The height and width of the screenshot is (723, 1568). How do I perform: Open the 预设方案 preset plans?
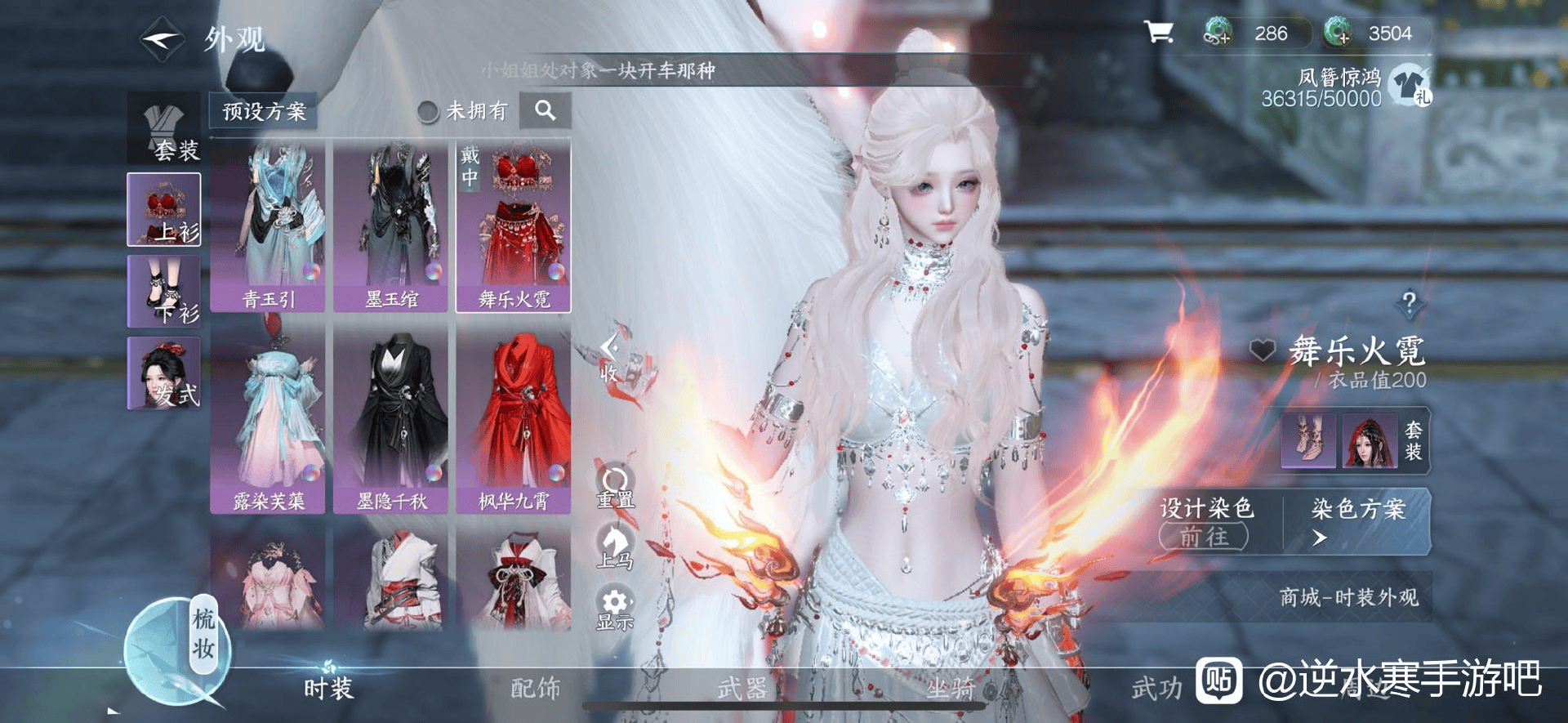pos(263,111)
